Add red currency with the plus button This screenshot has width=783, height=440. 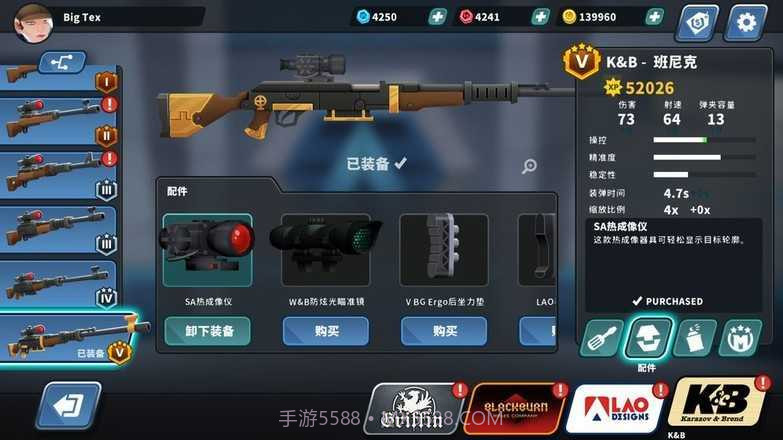click(540, 17)
